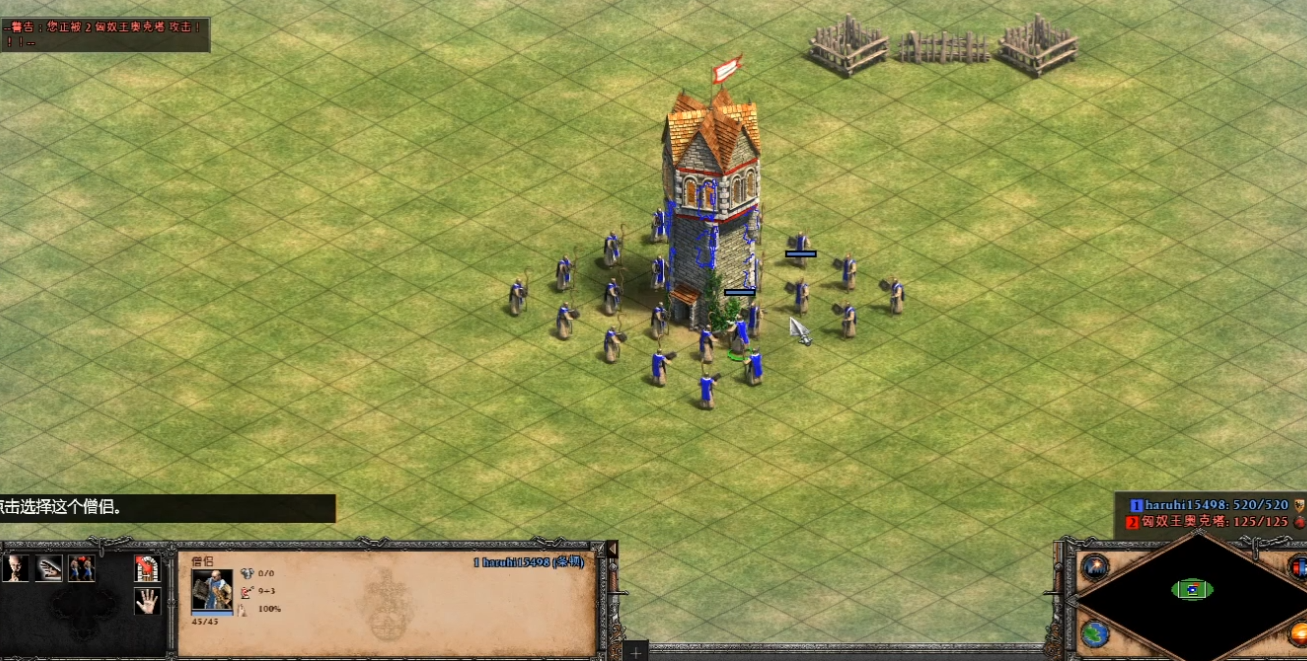Screen dimensions: 1307x661
Task: Collapse the unit panel with arrow button
Action: (x=612, y=550)
